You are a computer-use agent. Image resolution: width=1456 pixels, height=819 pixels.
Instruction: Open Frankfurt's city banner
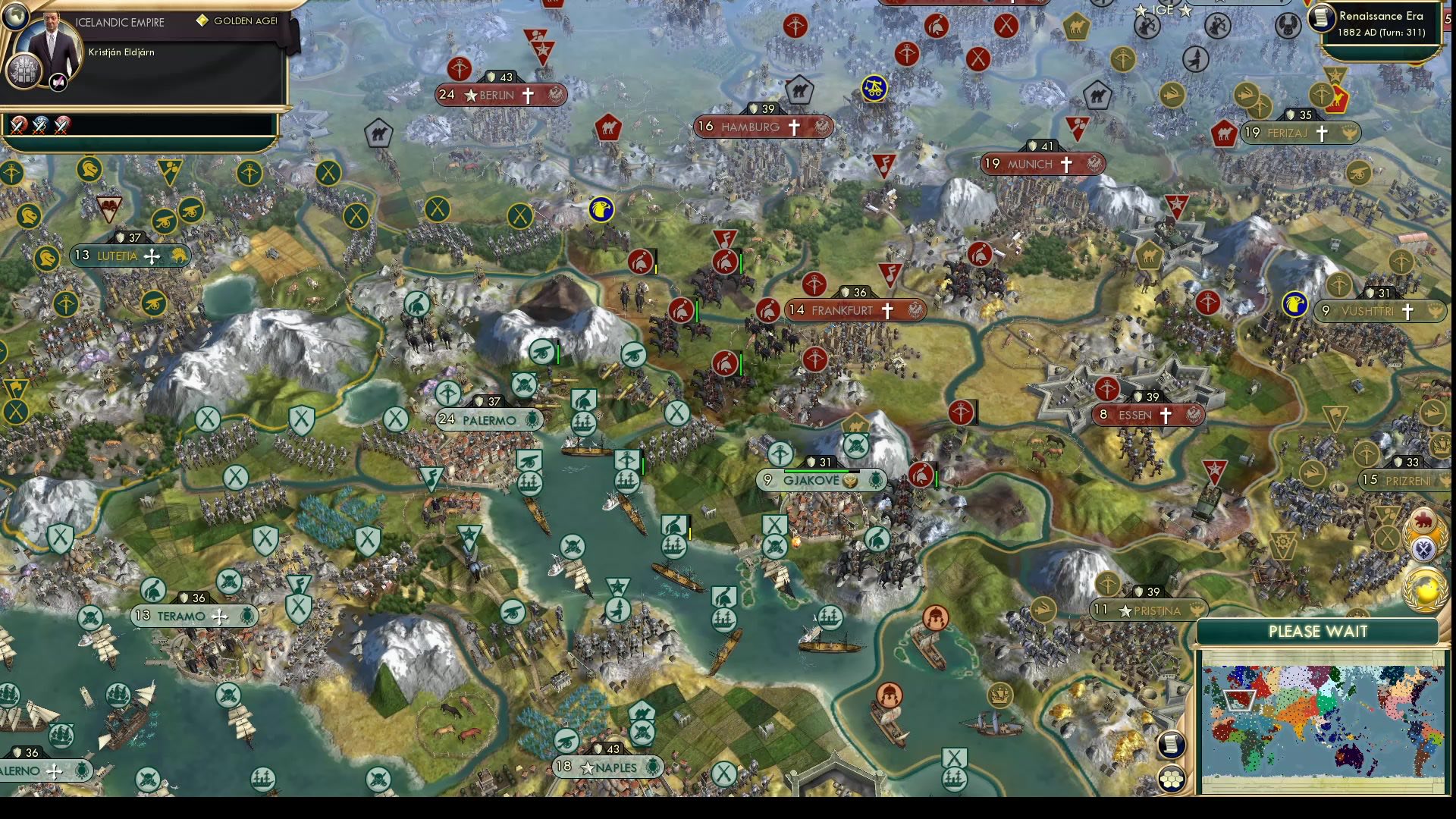855,309
